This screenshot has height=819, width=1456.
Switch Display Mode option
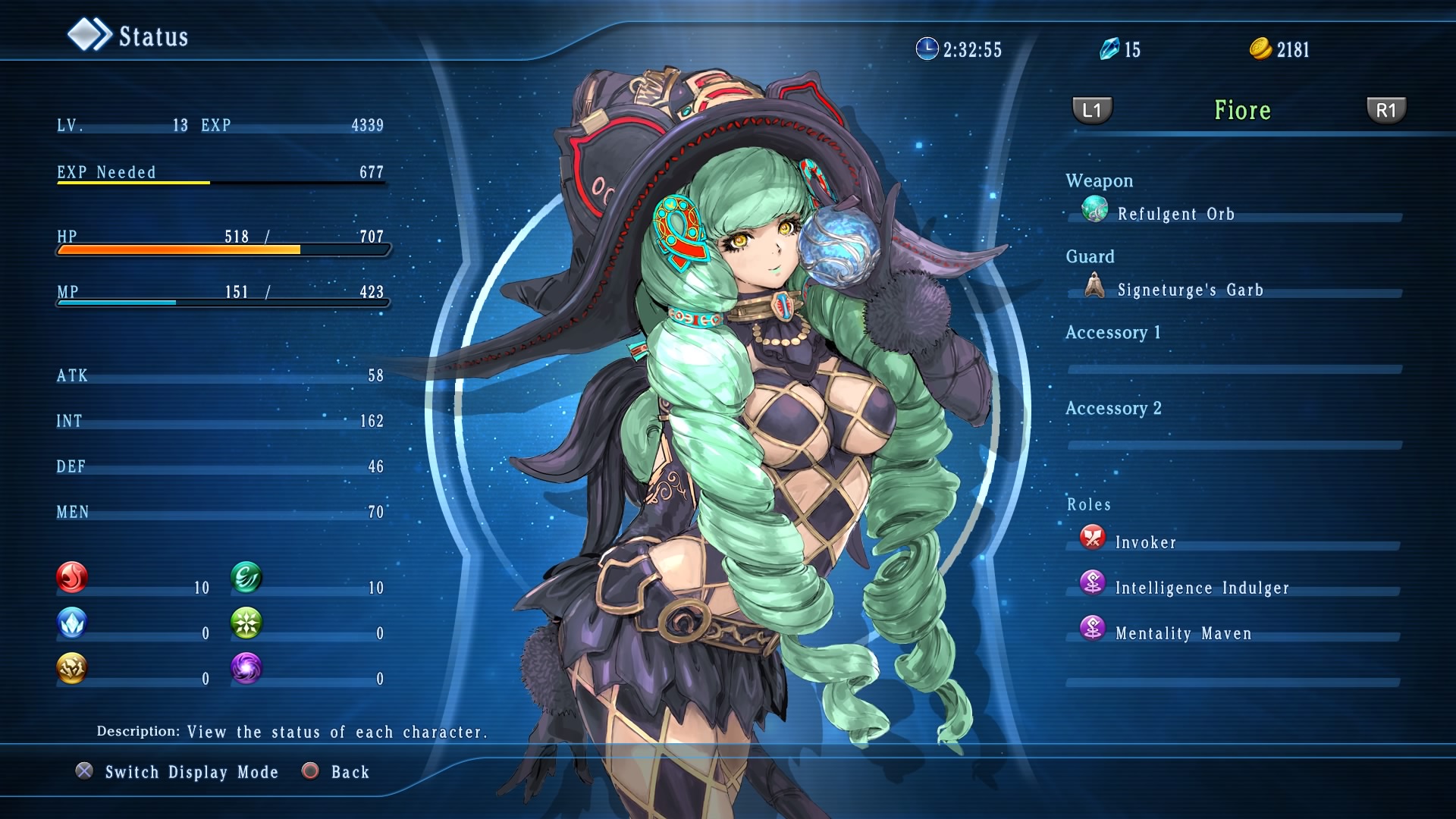click(191, 772)
